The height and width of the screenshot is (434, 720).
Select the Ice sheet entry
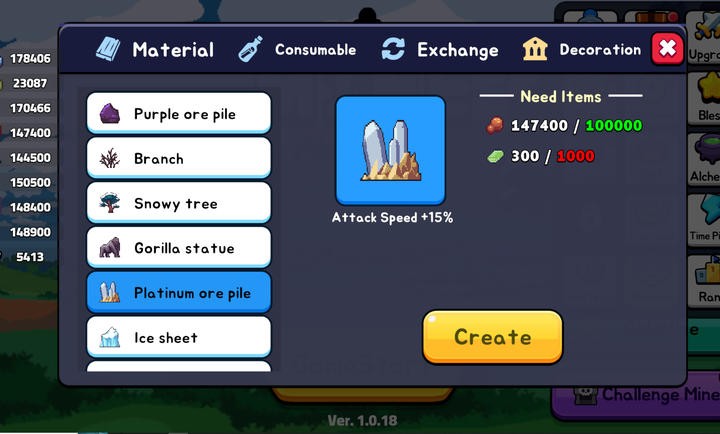pos(179,338)
